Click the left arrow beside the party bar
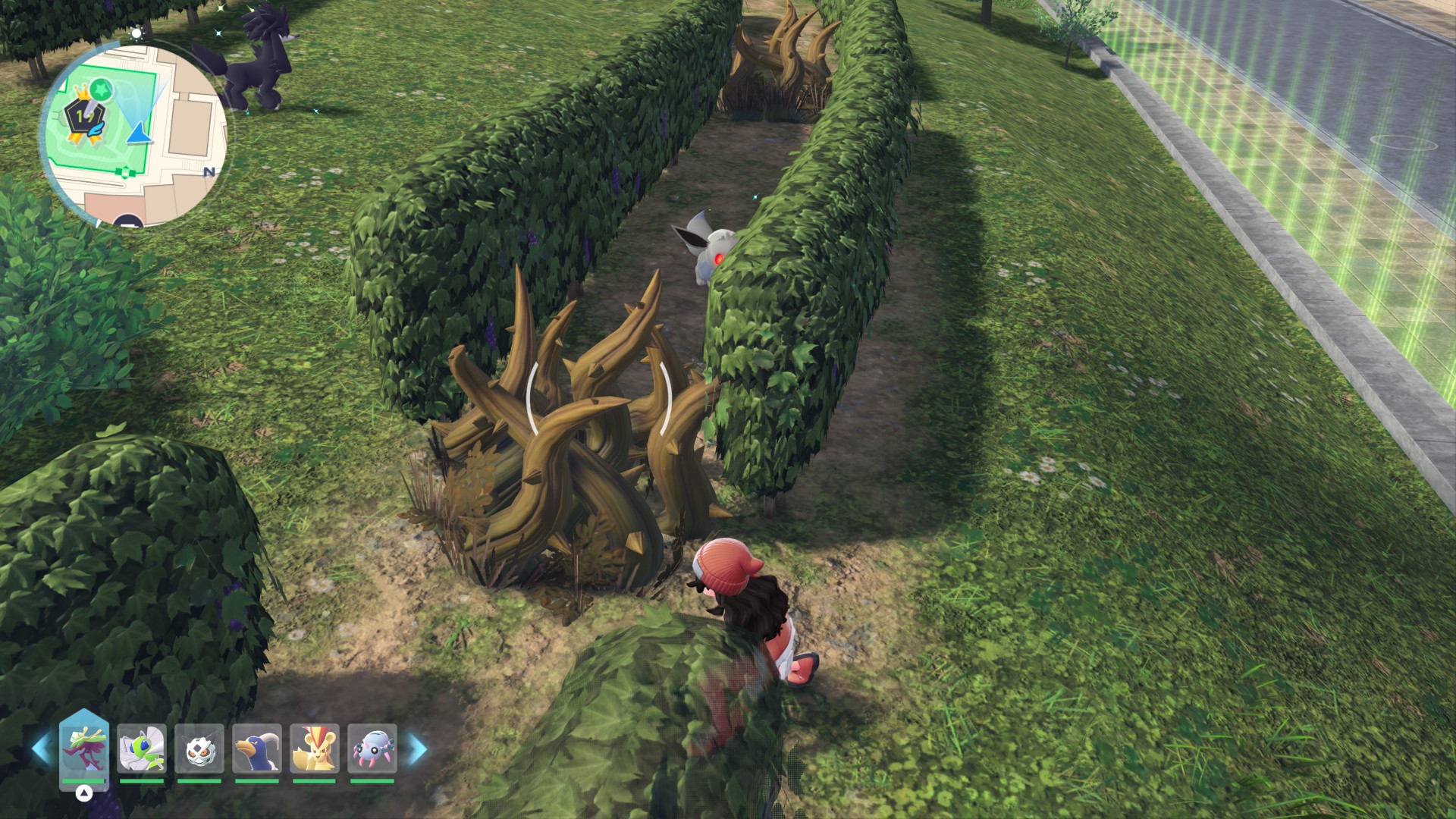The height and width of the screenshot is (819, 1456). [41, 749]
